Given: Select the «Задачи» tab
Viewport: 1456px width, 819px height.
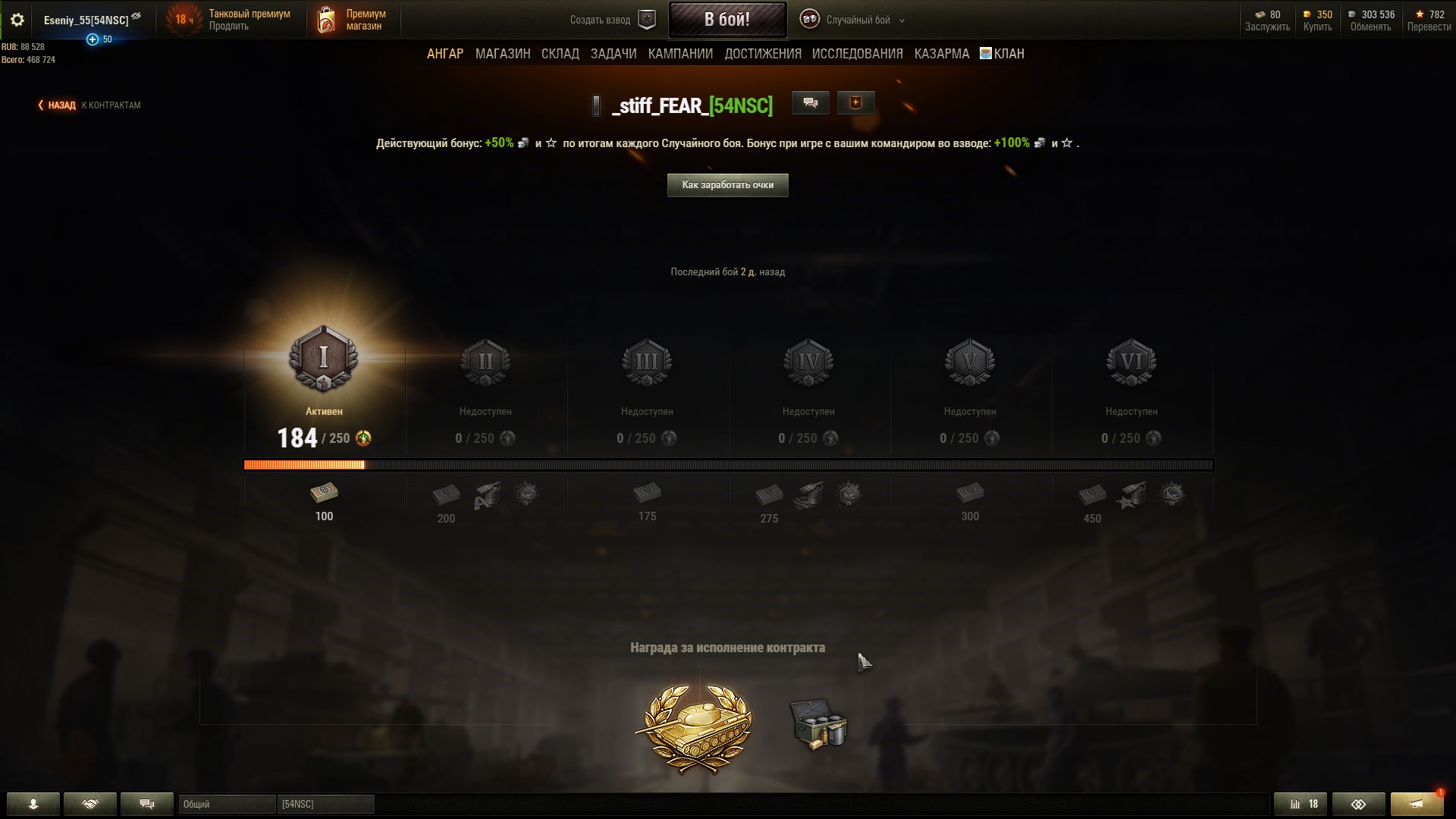Looking at the screenshot, I should [613, 54].
